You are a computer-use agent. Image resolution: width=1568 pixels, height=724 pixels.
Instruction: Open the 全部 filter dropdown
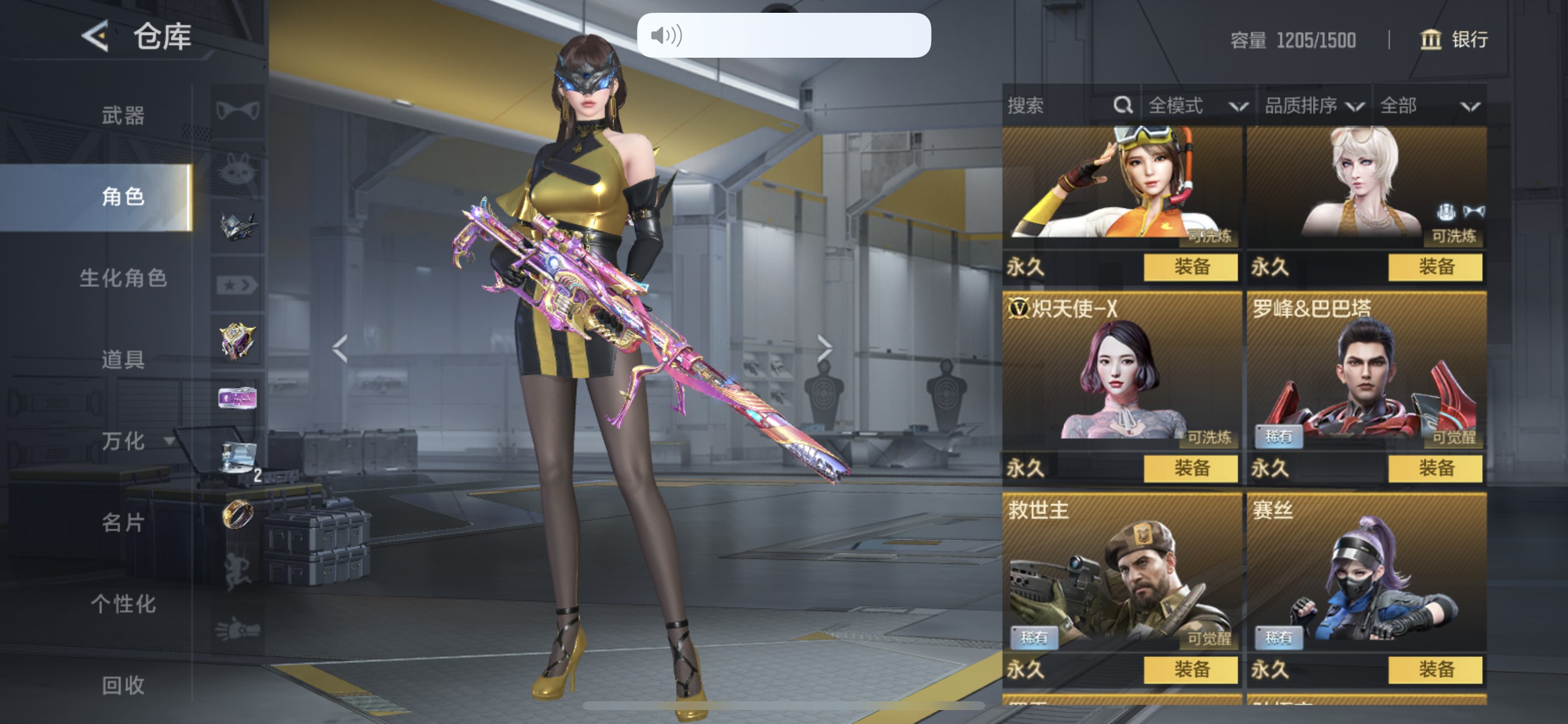point(1429,106)
